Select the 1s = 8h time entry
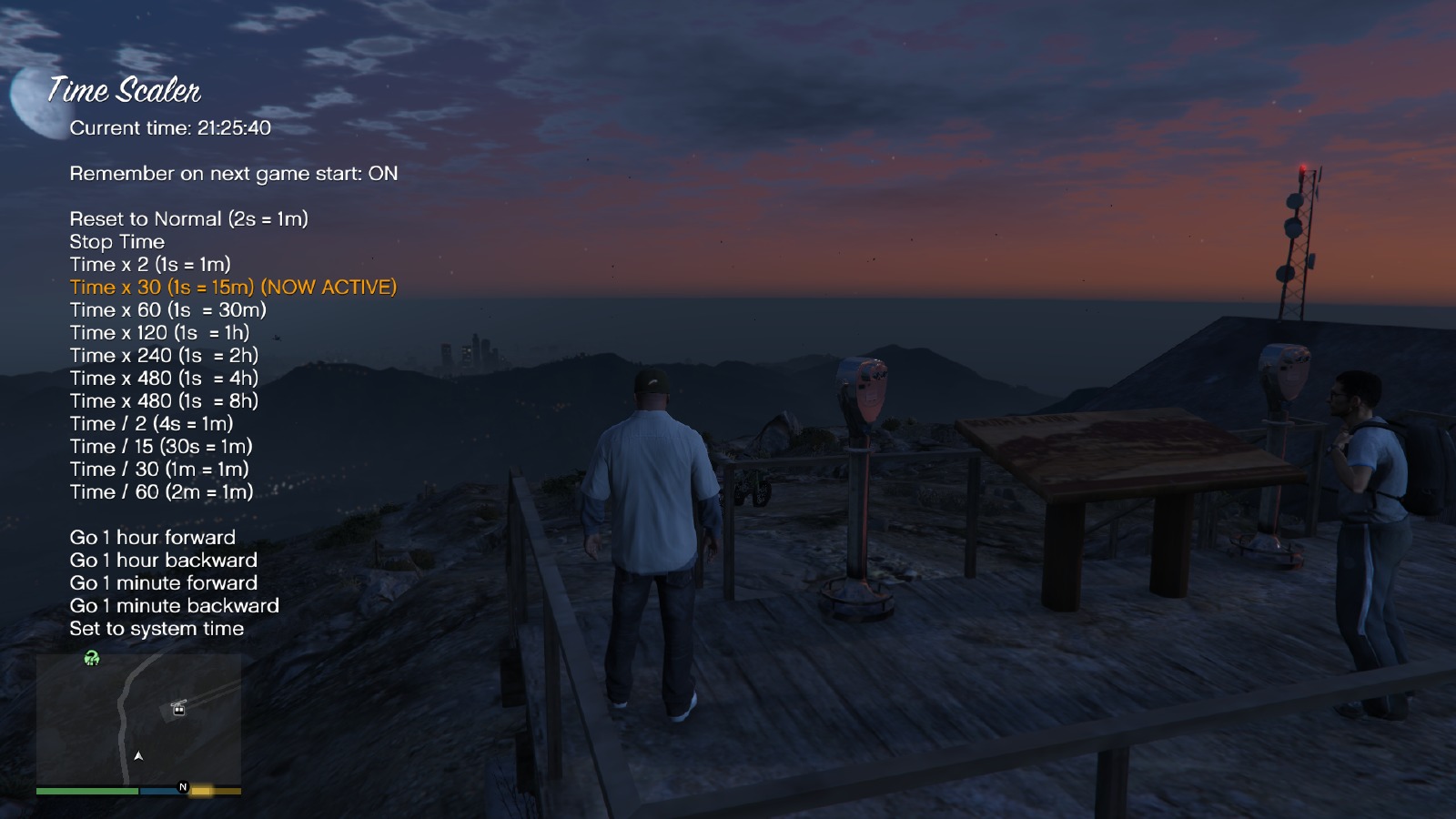1456x819 pixels. point(164,401)
